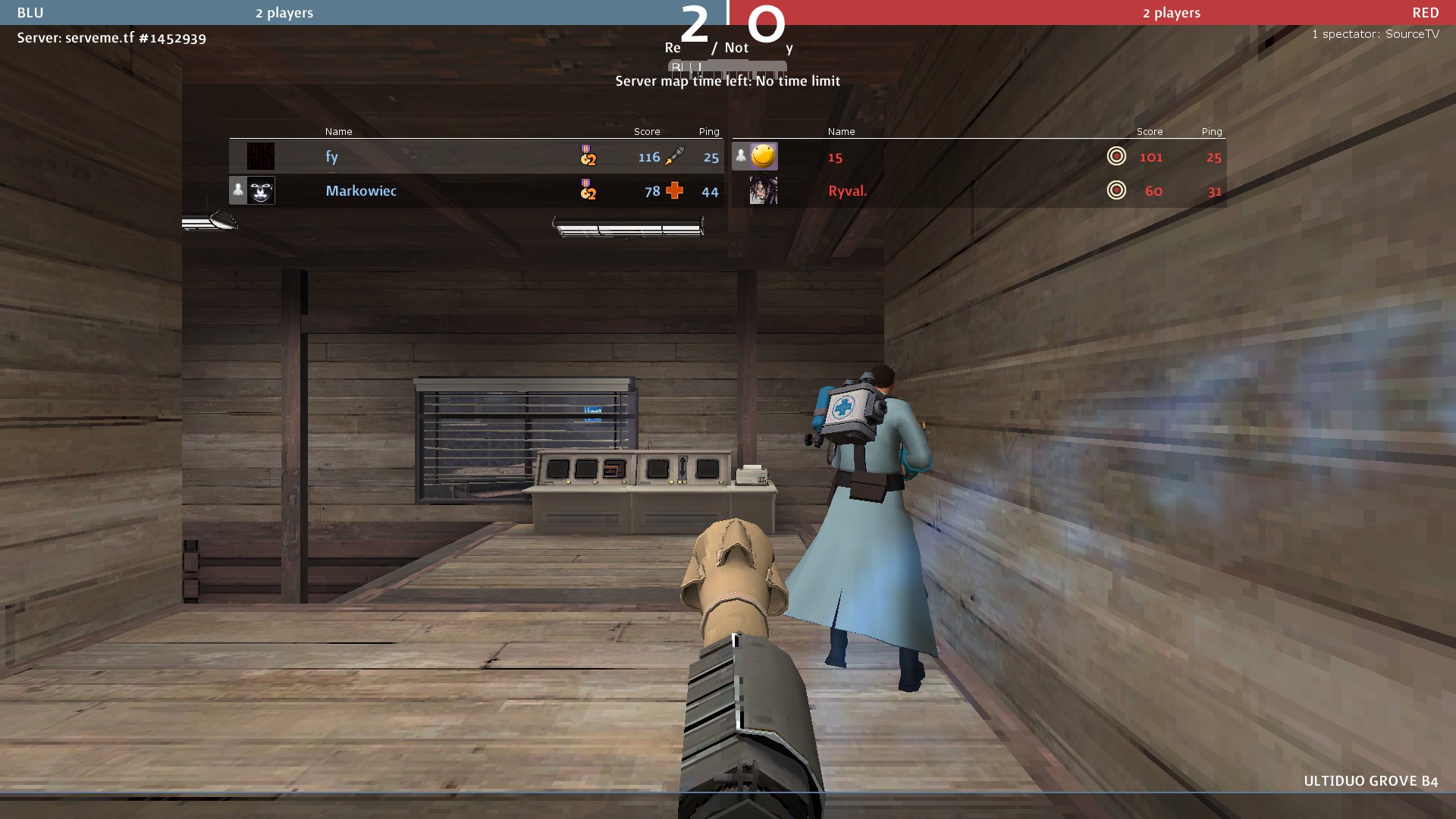The image size is (1456, 819).
Task: Select player fy in the BLU scoreboard
Action: pyautogui.click(x=331, y=157)
